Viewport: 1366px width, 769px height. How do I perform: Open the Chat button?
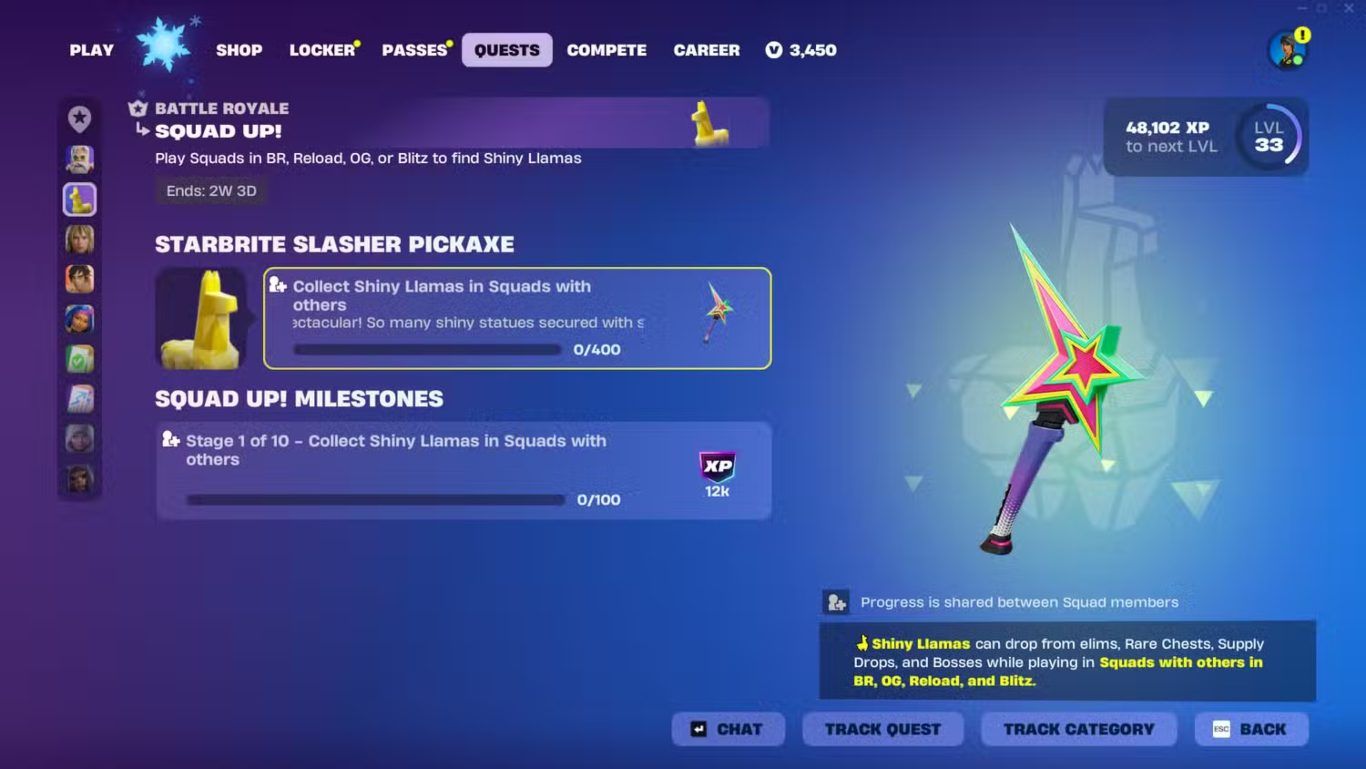728,729
